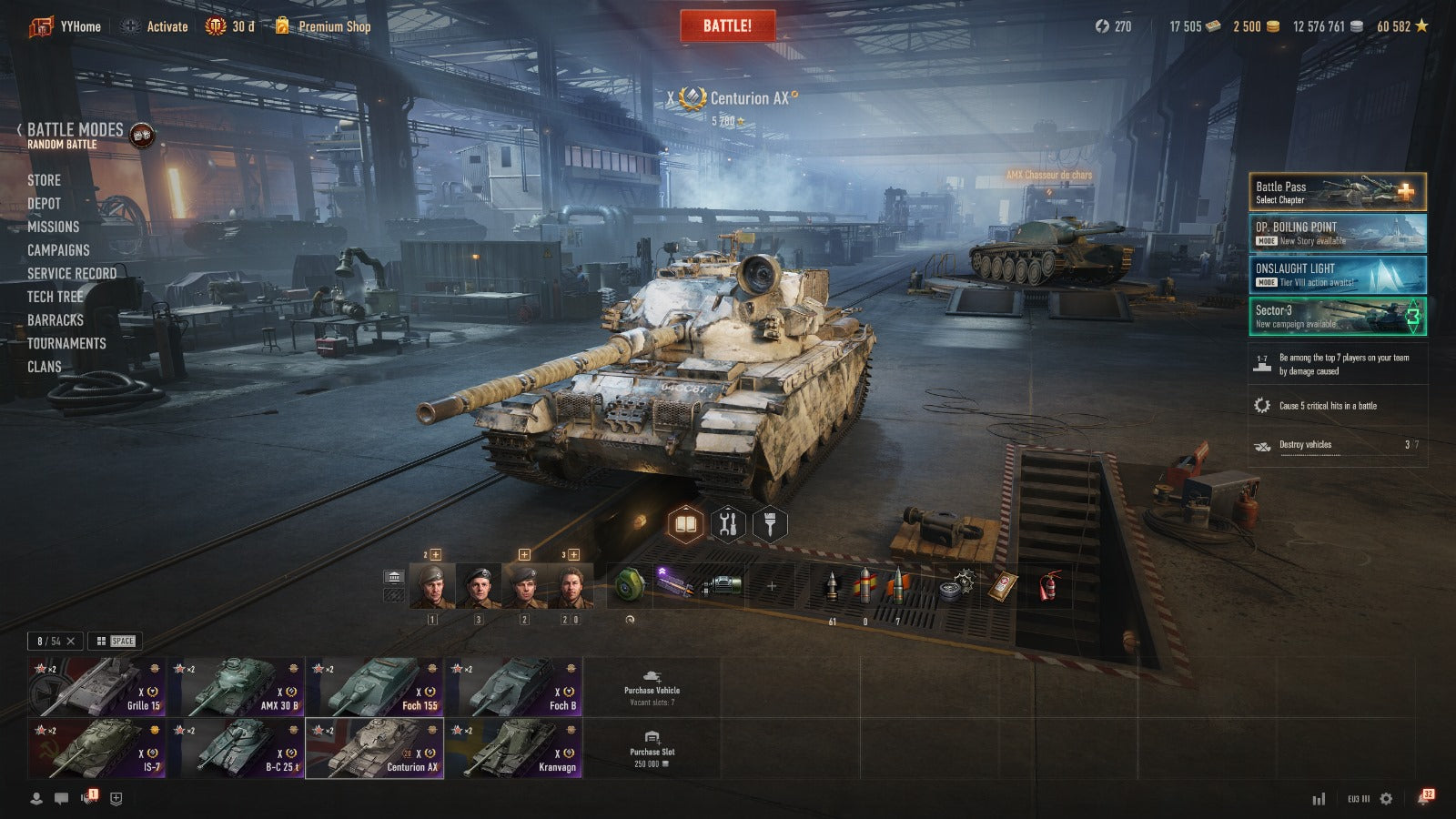
Task: Open the Store menu entry
Action: pos(44,180)
